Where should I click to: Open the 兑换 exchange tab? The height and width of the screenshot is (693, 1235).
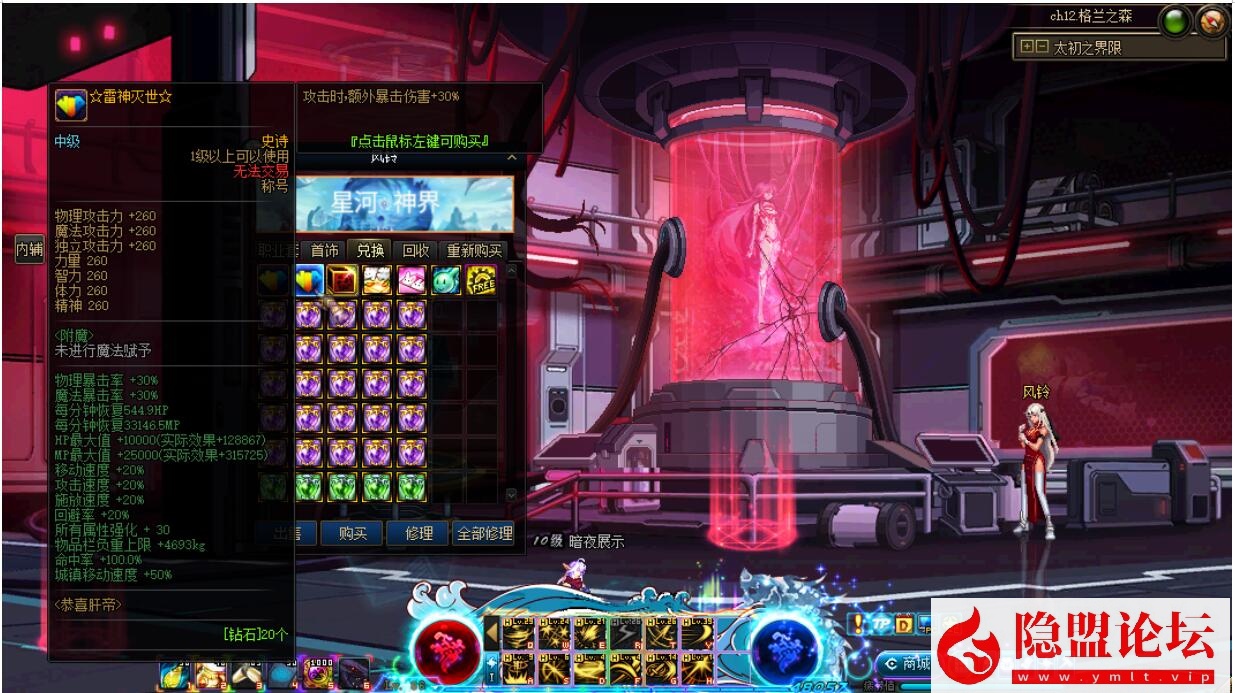coord(370,251)
